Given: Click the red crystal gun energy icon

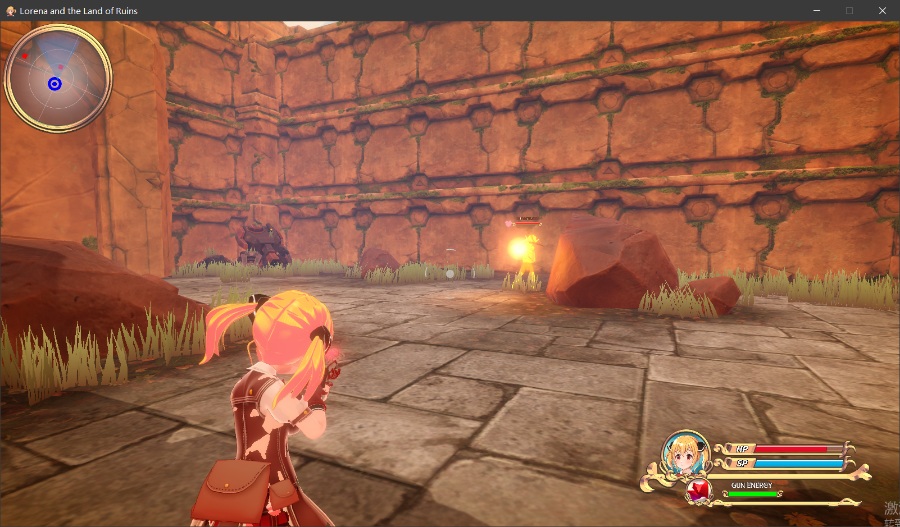Looking at the screenshot, I should [x=700, y=490].
